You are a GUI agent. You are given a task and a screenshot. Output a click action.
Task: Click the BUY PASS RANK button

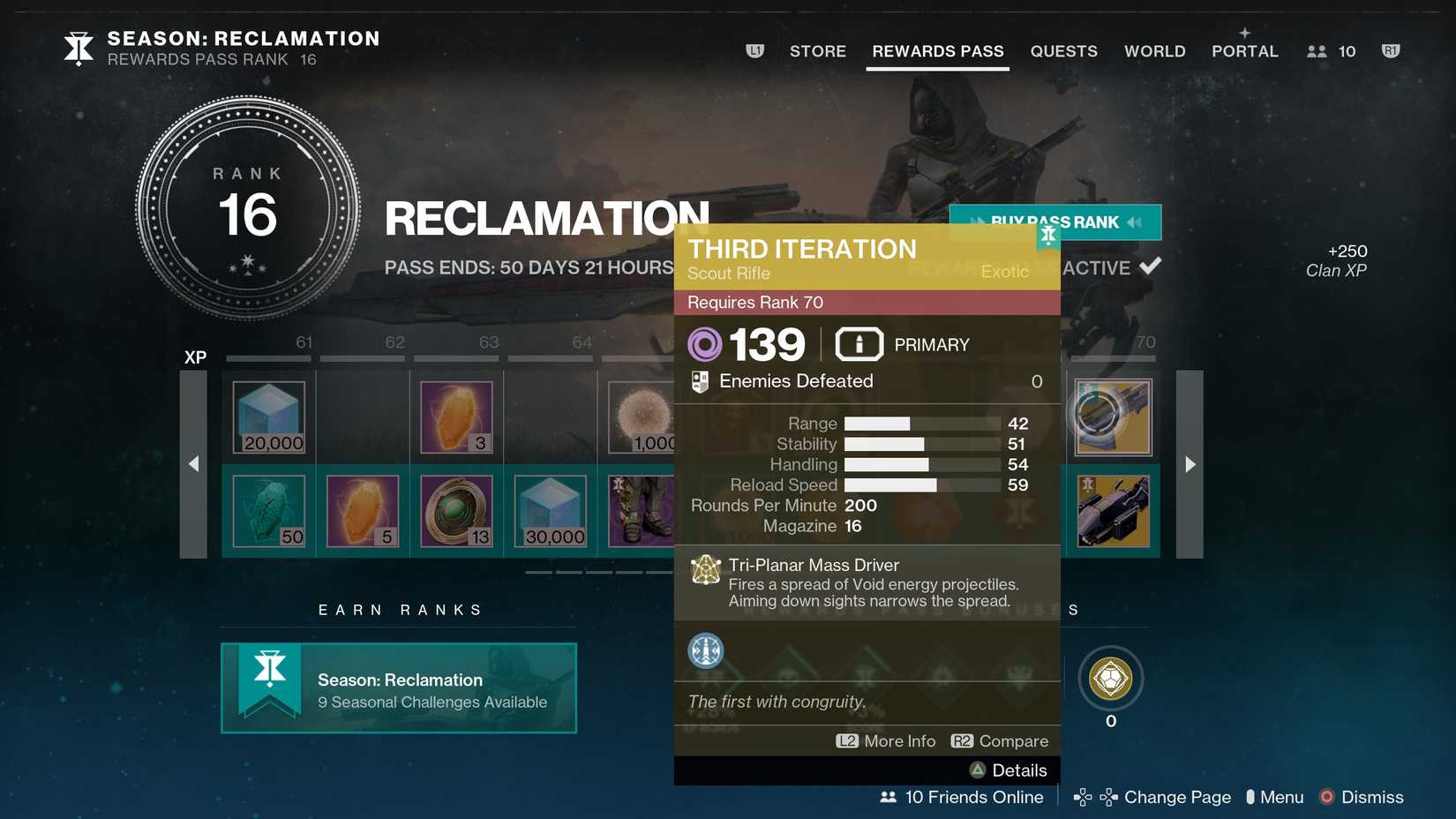1055,222
